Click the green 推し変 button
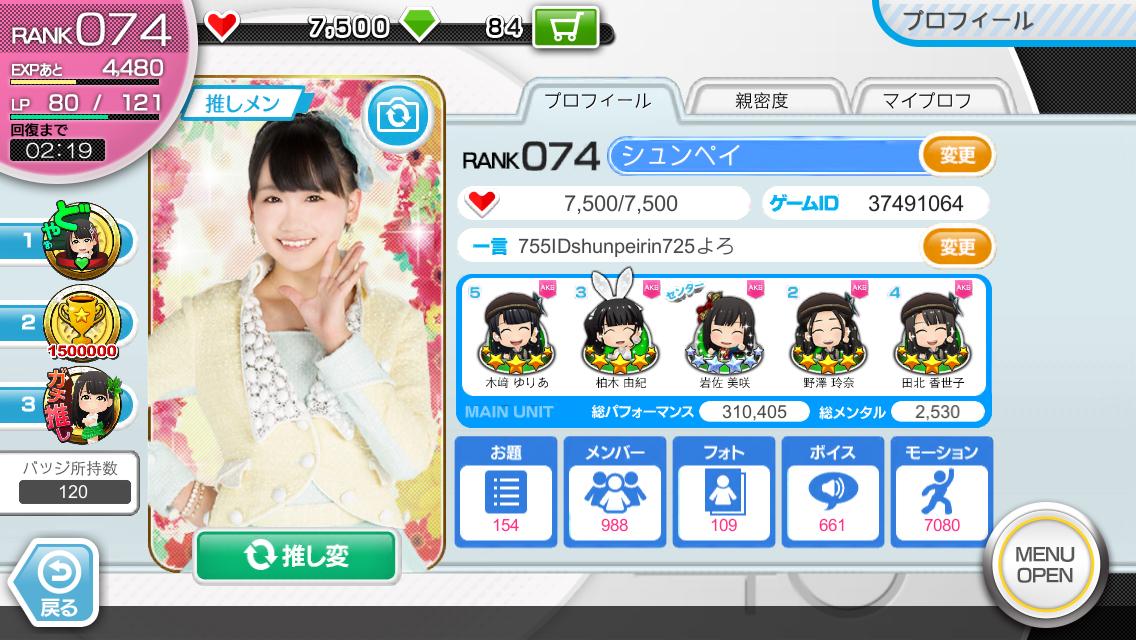 click(296, 556)
